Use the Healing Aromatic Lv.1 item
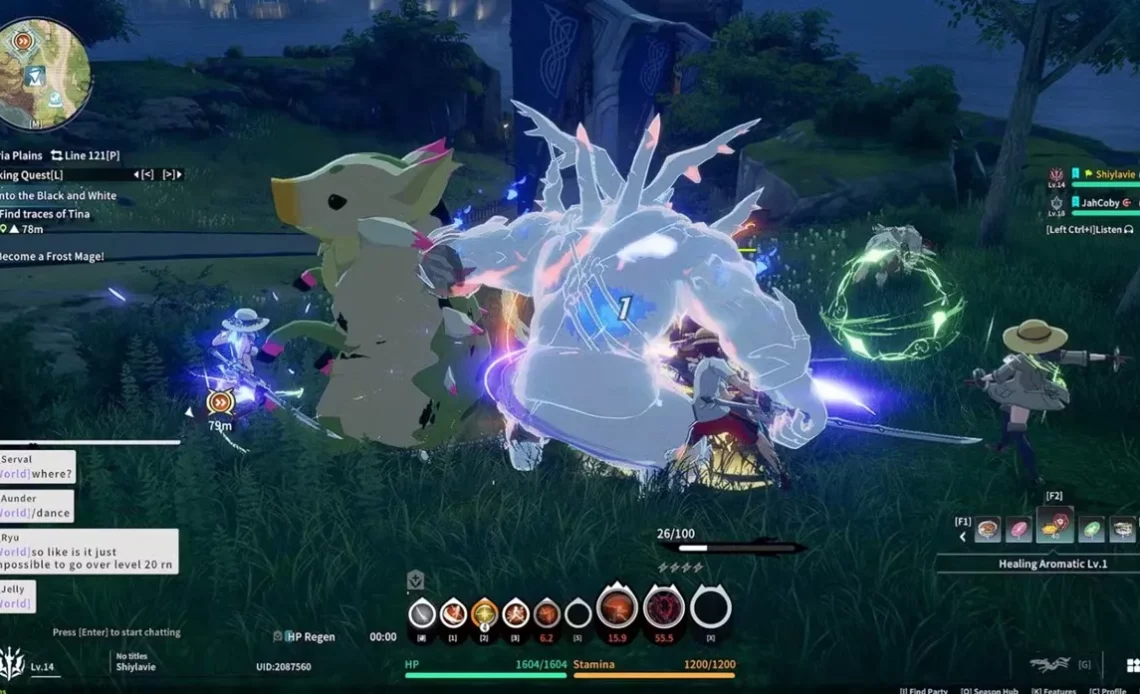This screenshot has height=694, width=1140. (1055, 526)
